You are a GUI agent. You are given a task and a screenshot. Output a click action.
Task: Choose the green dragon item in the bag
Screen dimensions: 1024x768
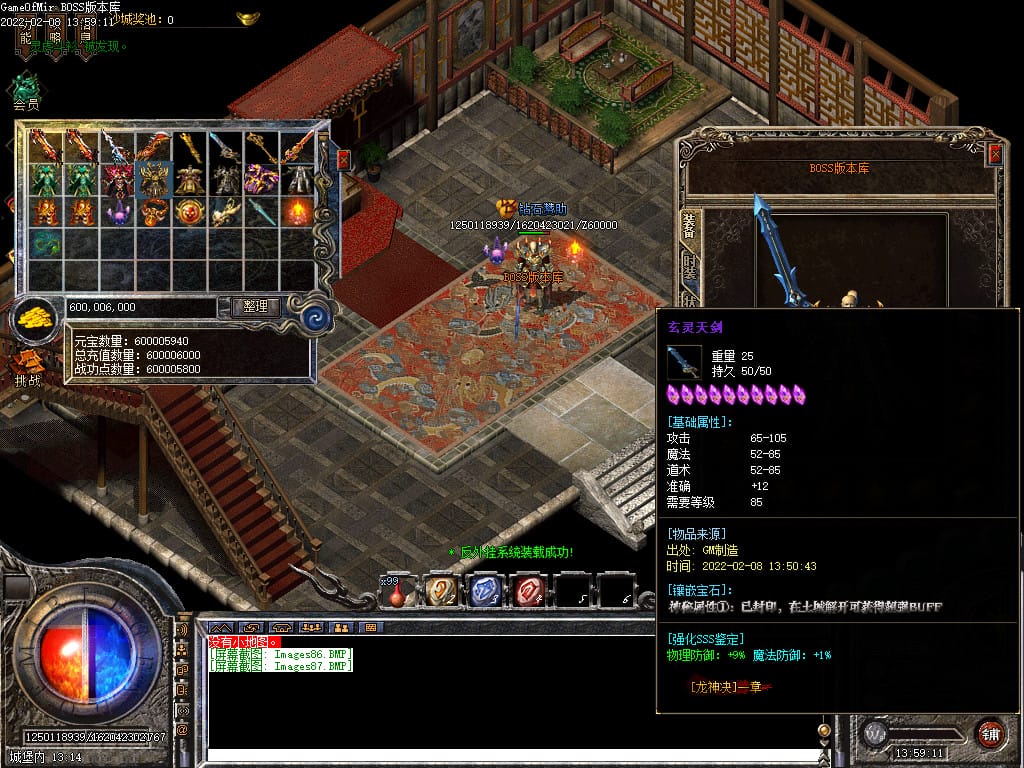(x=46, y=244)
